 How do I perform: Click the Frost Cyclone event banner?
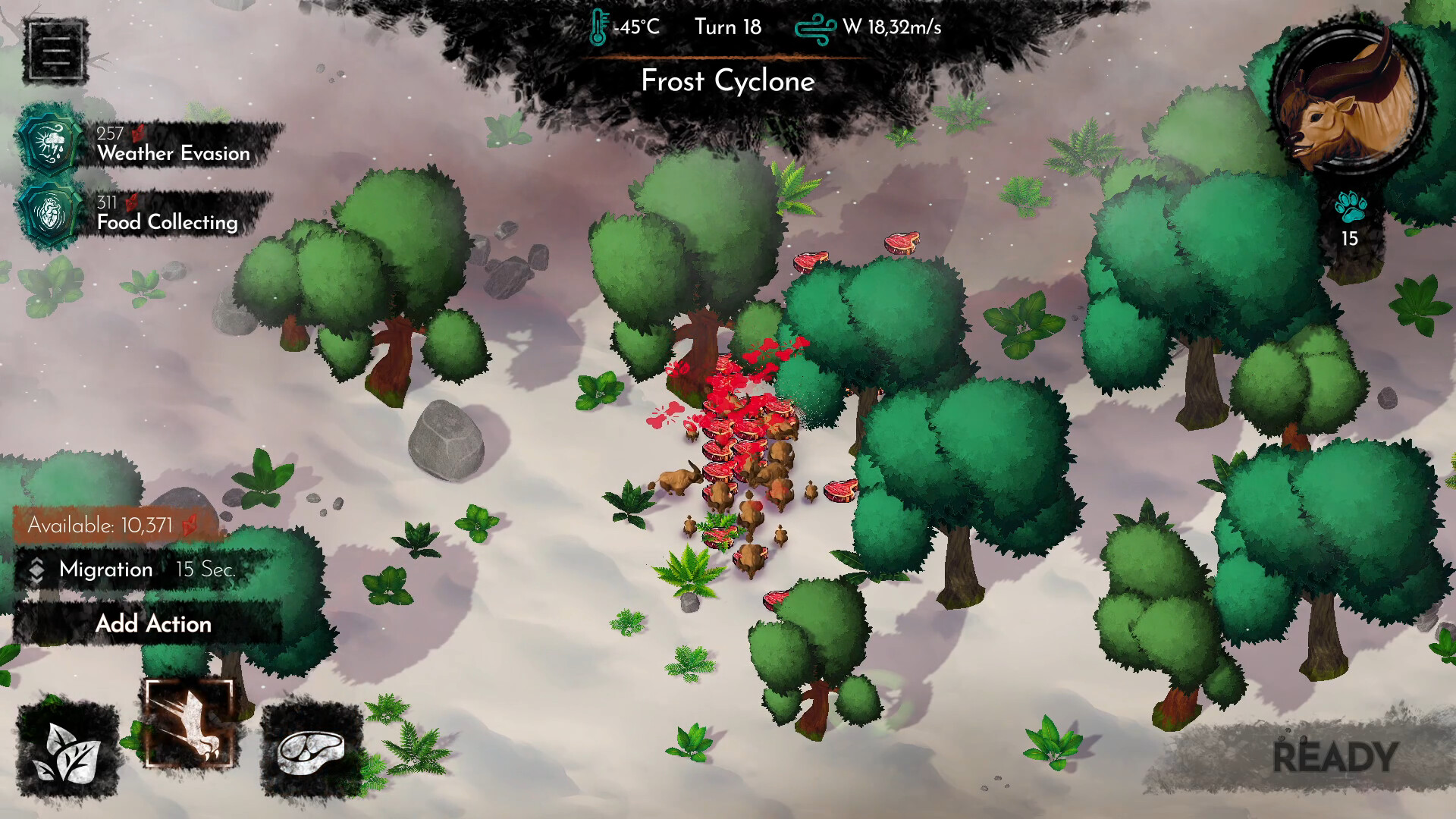[728, 81]
